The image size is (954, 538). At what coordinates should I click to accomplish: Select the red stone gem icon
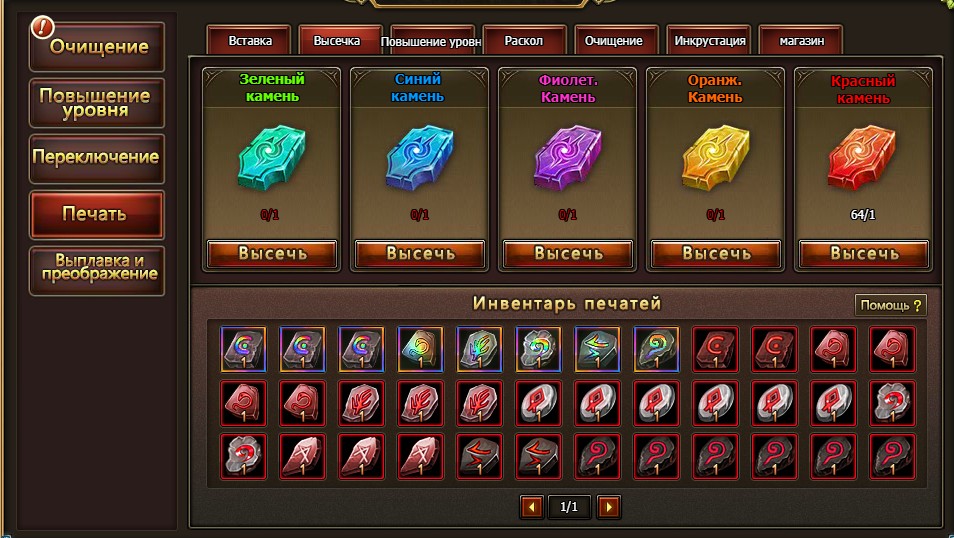pyautogui.click(x=863, y=159)
